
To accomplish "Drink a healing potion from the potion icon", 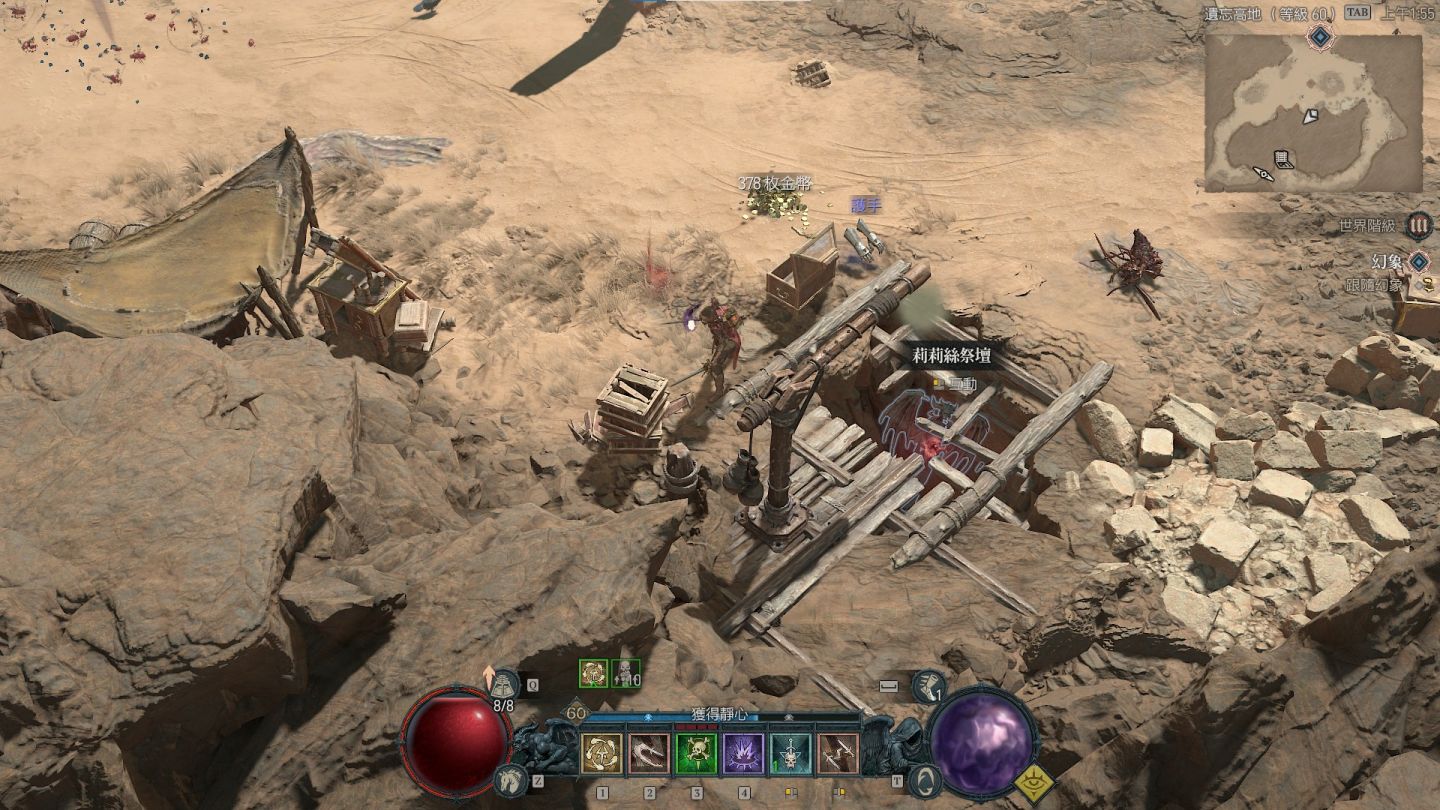I will [506, 684].
